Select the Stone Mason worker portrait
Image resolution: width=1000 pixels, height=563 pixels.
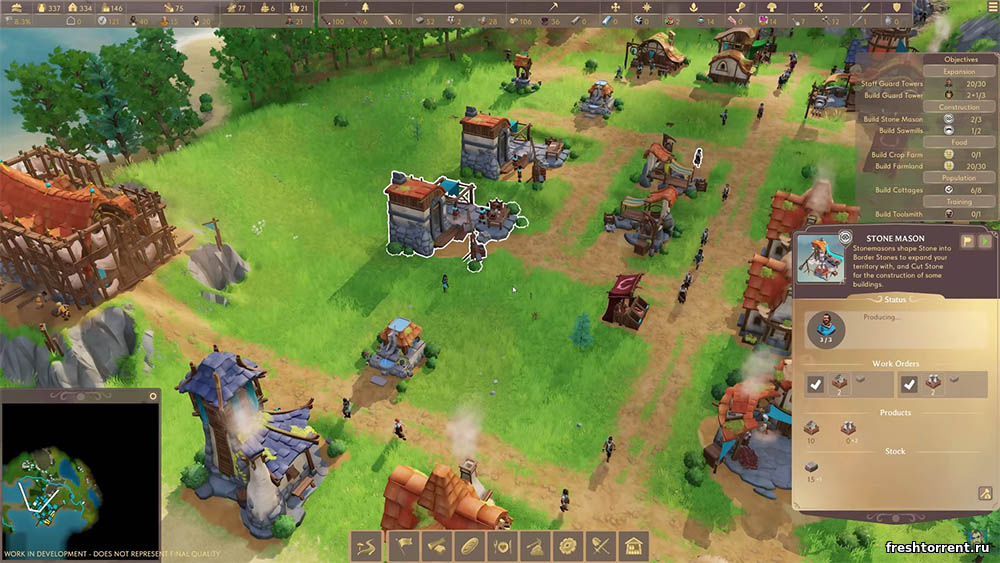827,325
